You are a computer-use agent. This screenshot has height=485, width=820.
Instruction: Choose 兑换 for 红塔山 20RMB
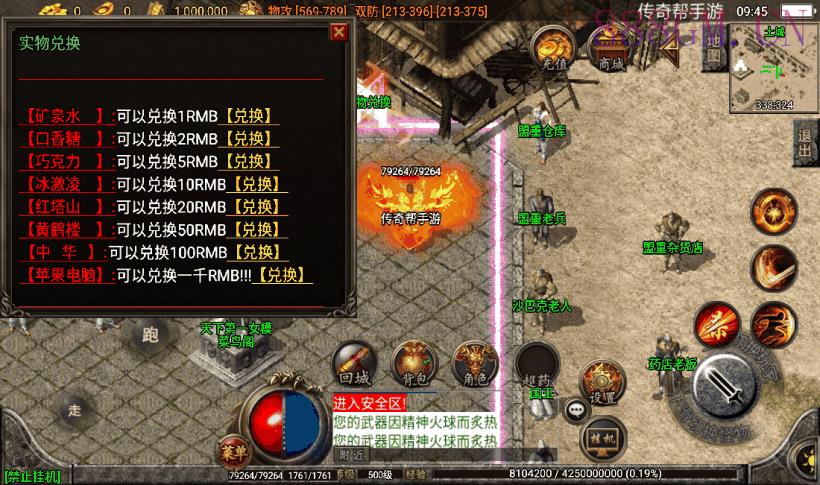(x=259, y=207)
